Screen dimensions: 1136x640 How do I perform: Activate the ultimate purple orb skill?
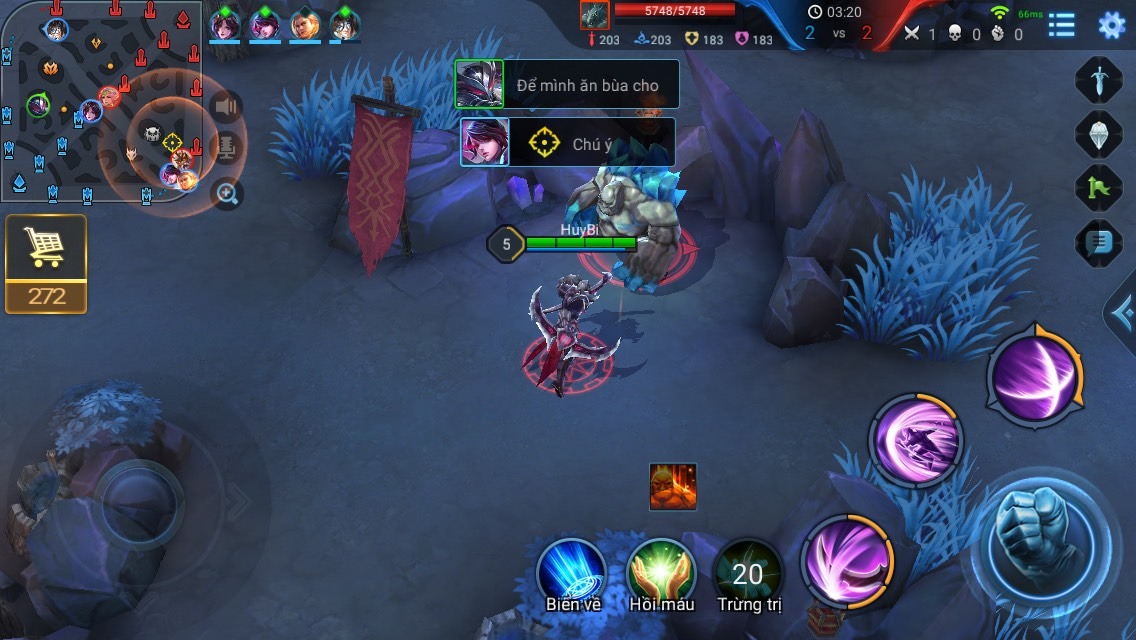tap(1033, 379)
